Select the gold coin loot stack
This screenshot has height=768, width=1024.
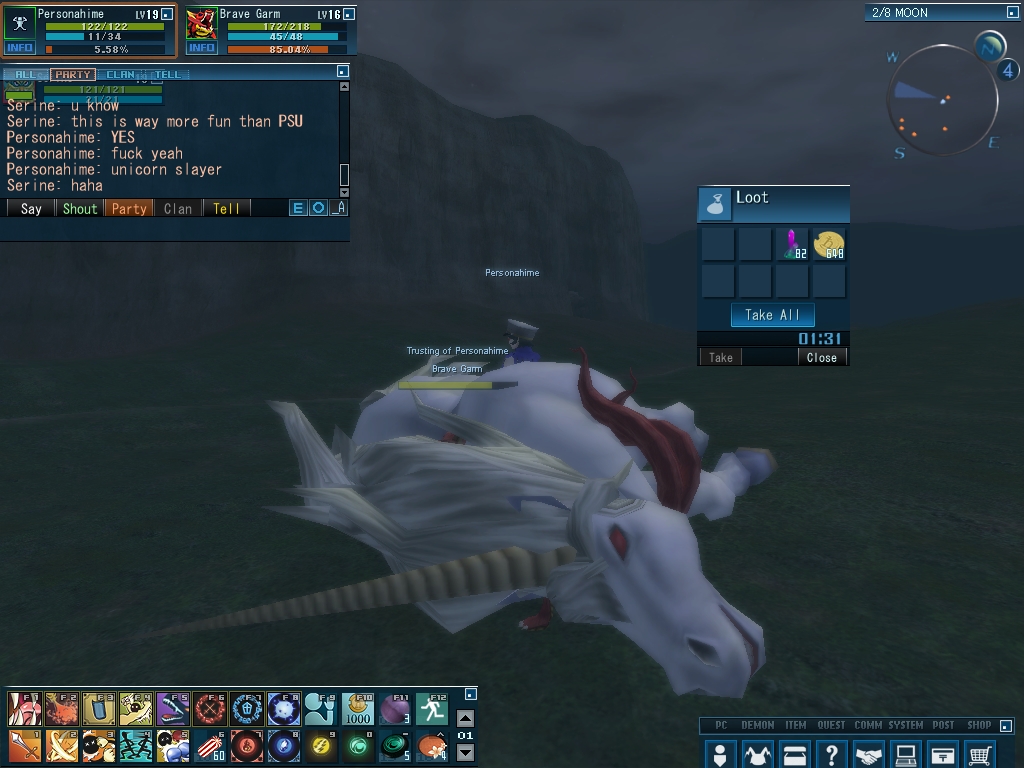829,243
